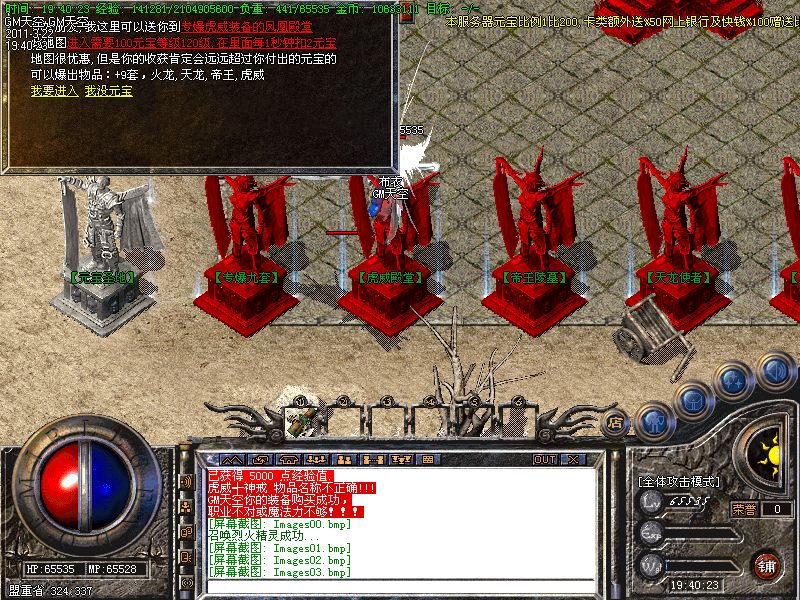Open the bag round blue button

[693, 400]
